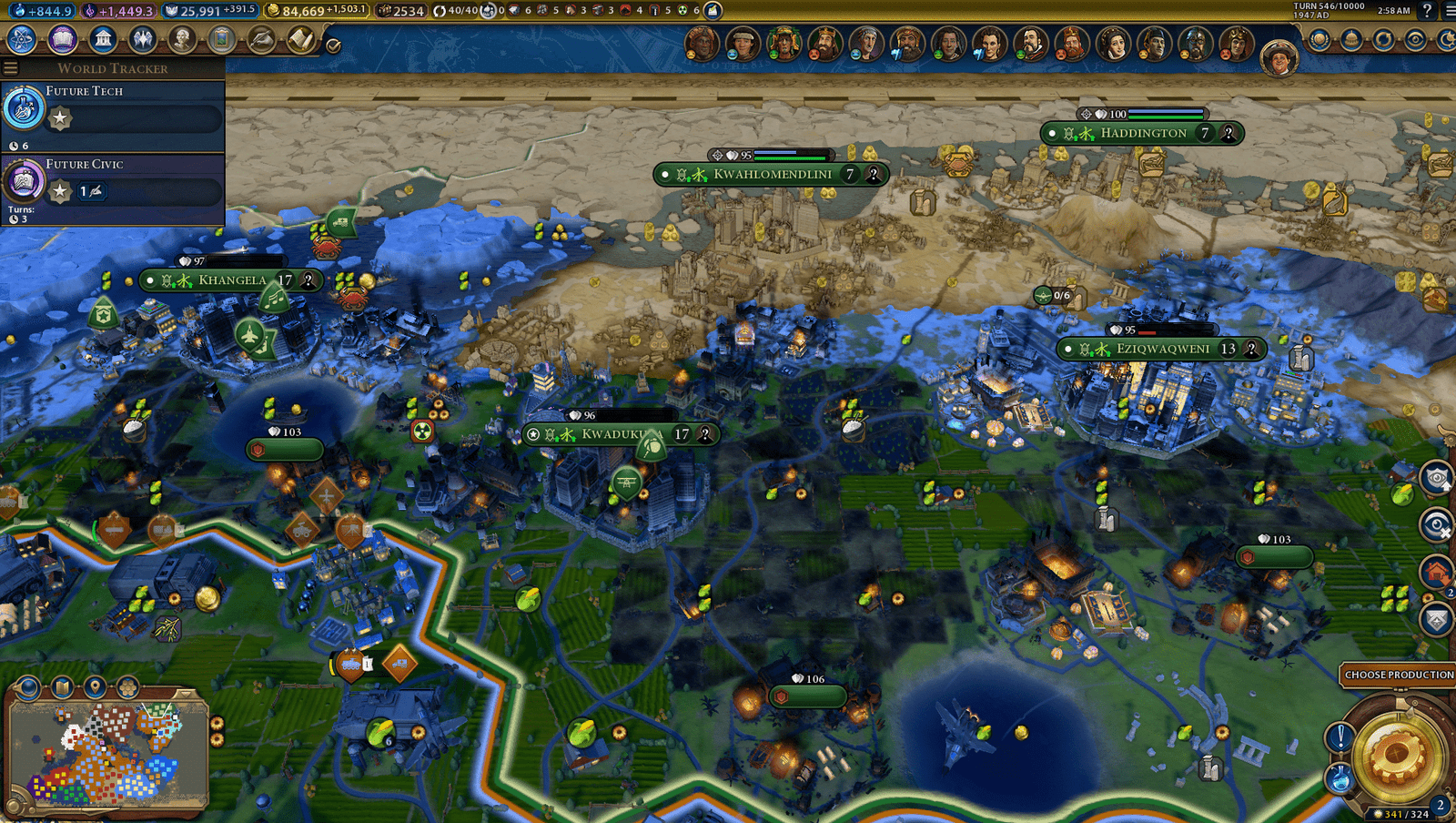Open the Technology tree (atom icon)
1456x823 pixels.
pyautogui.click(x=22, y=39)
